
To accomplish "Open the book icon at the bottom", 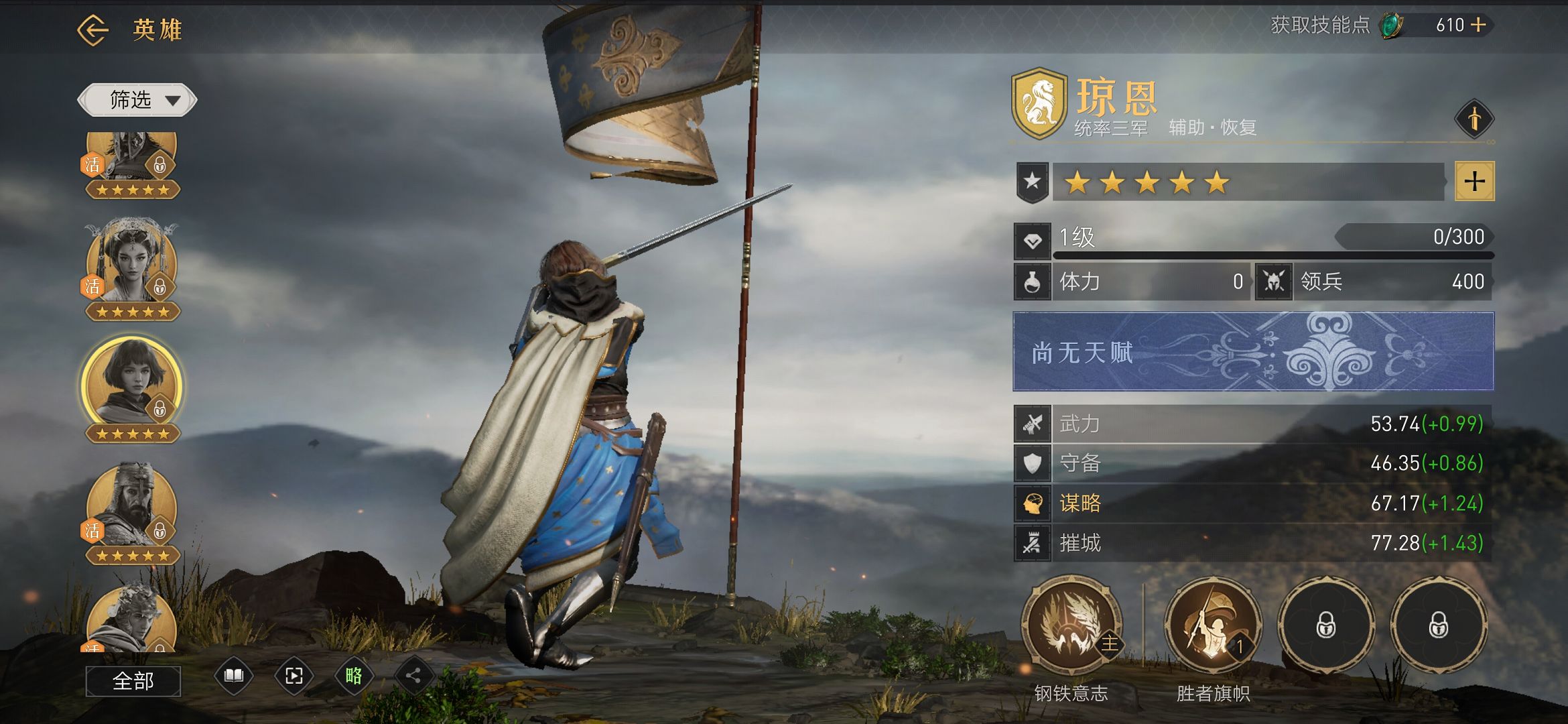I will tap(233, 676).
